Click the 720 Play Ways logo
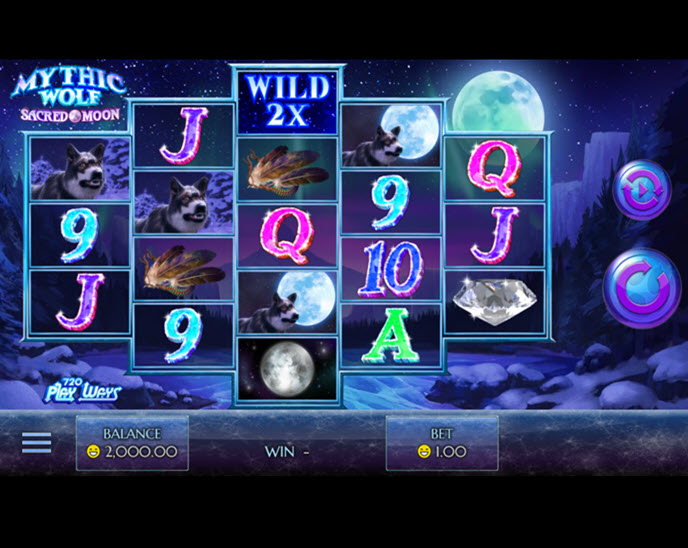 coord(82,390)
